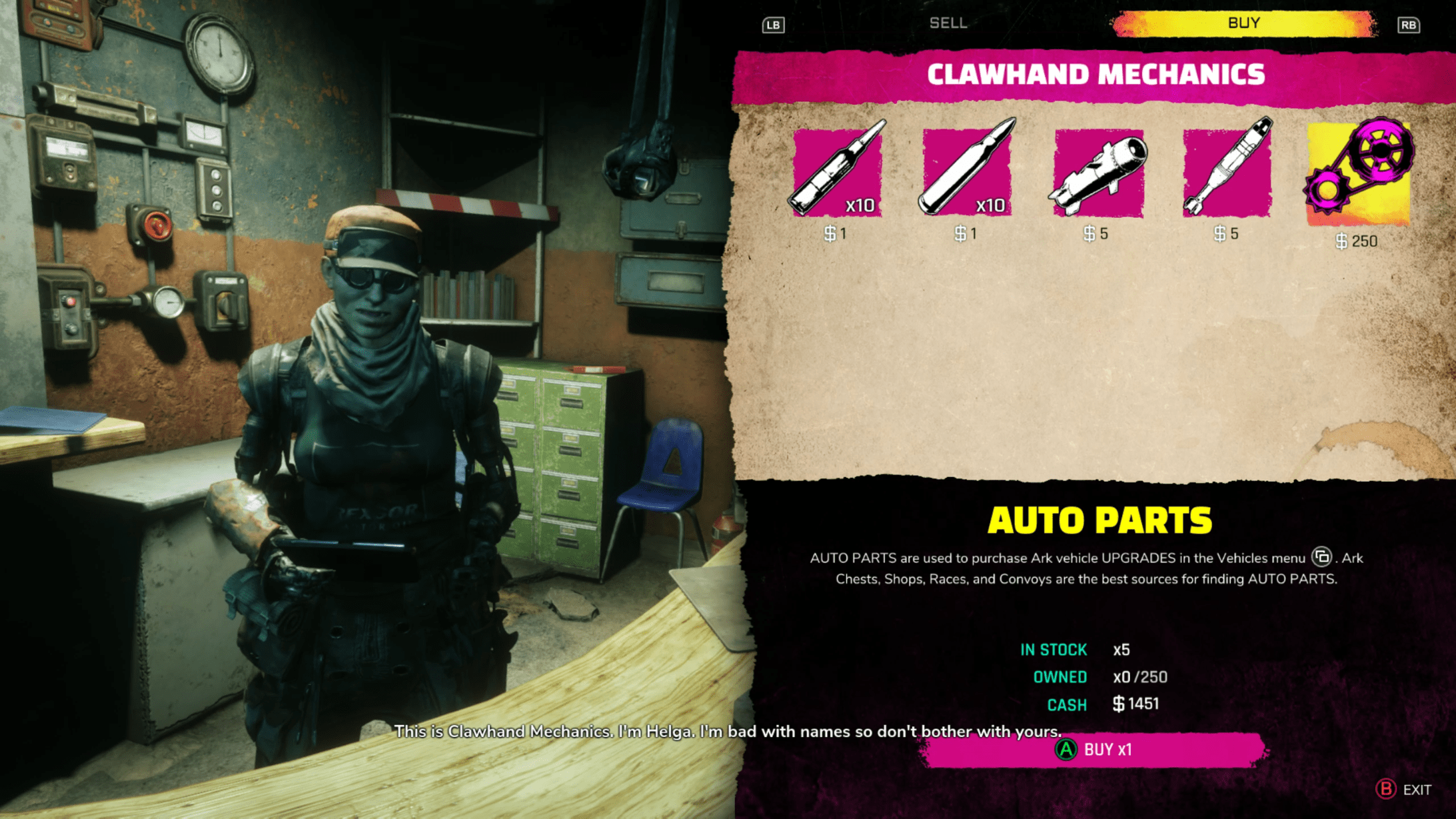Select the rifle bullet x10 ammo item
This screenshot has width=1456, height=819.
967,173
